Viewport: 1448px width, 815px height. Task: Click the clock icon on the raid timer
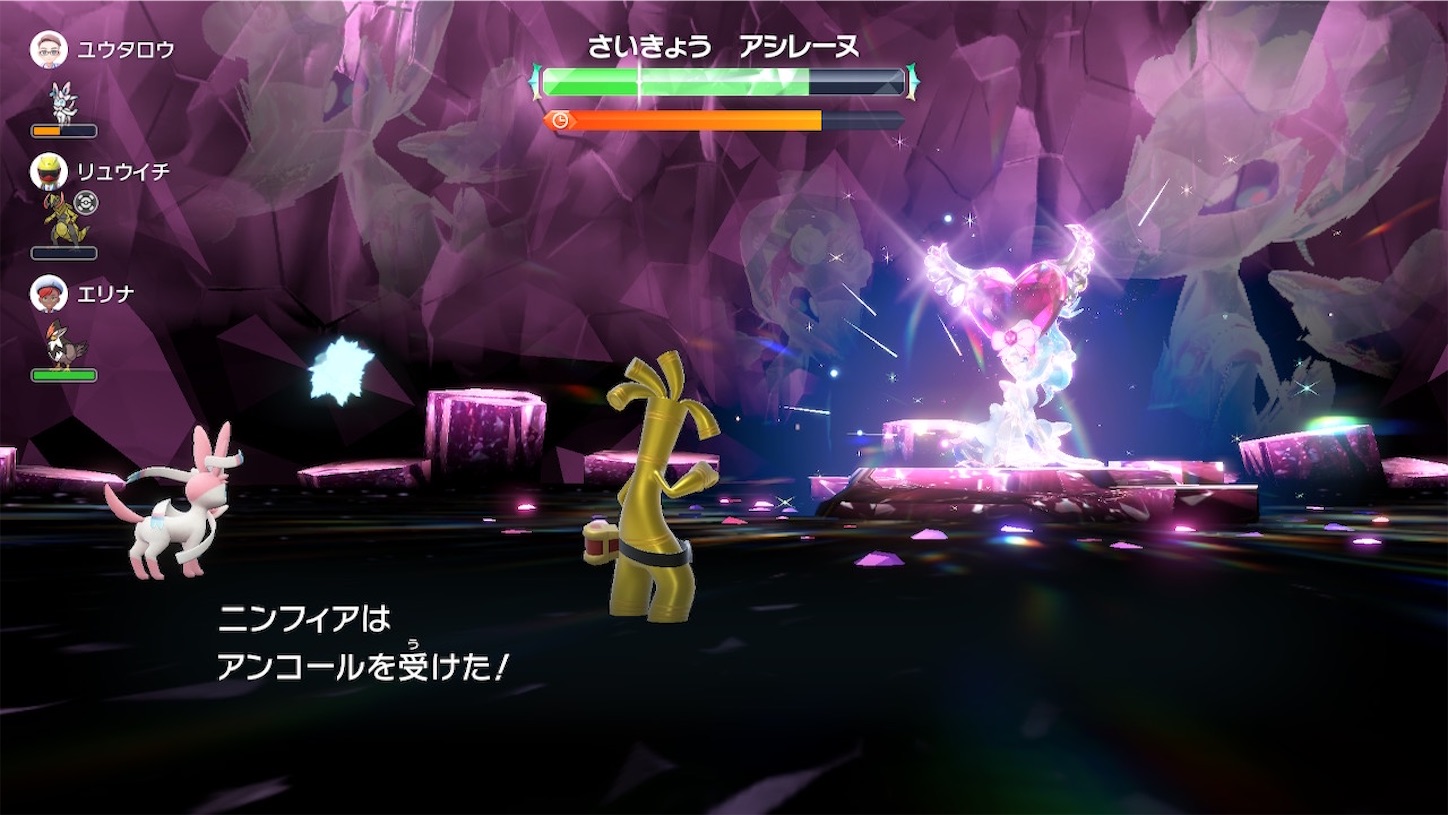(x=560, y=119)
